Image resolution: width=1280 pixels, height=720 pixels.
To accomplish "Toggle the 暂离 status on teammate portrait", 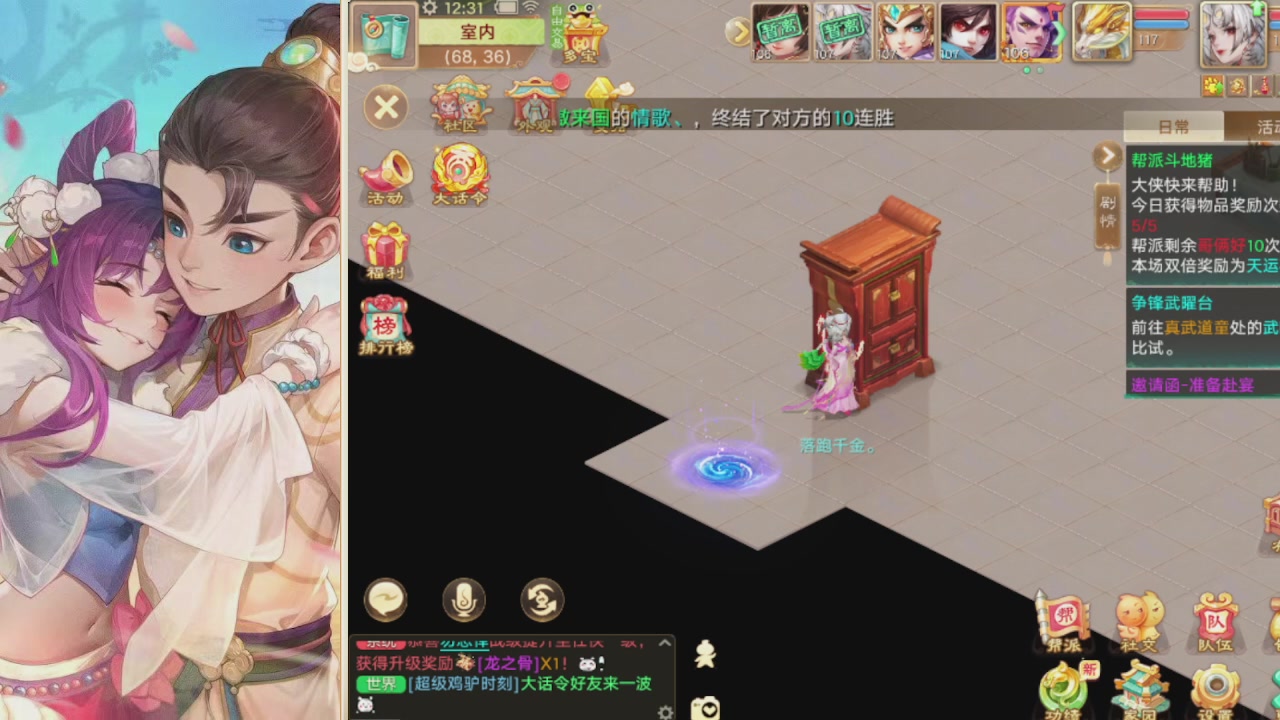I will [780, 30].
